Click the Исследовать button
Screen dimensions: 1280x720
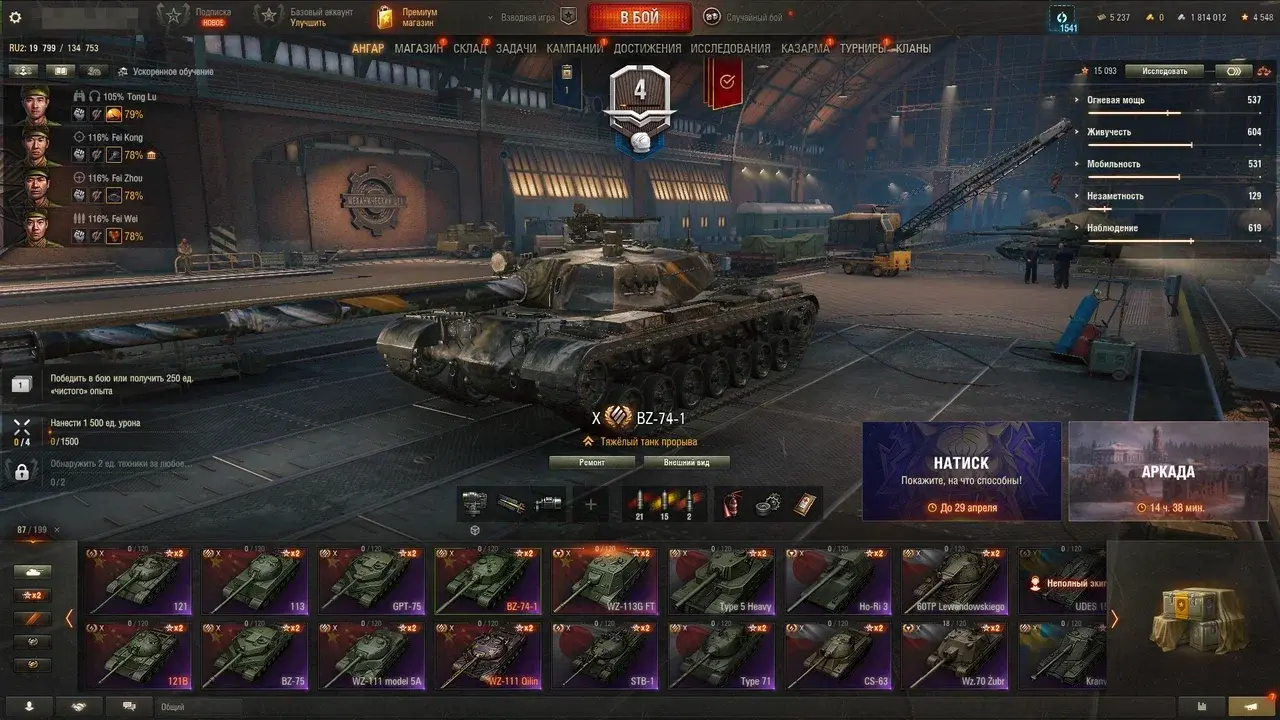click(1164, 71)
